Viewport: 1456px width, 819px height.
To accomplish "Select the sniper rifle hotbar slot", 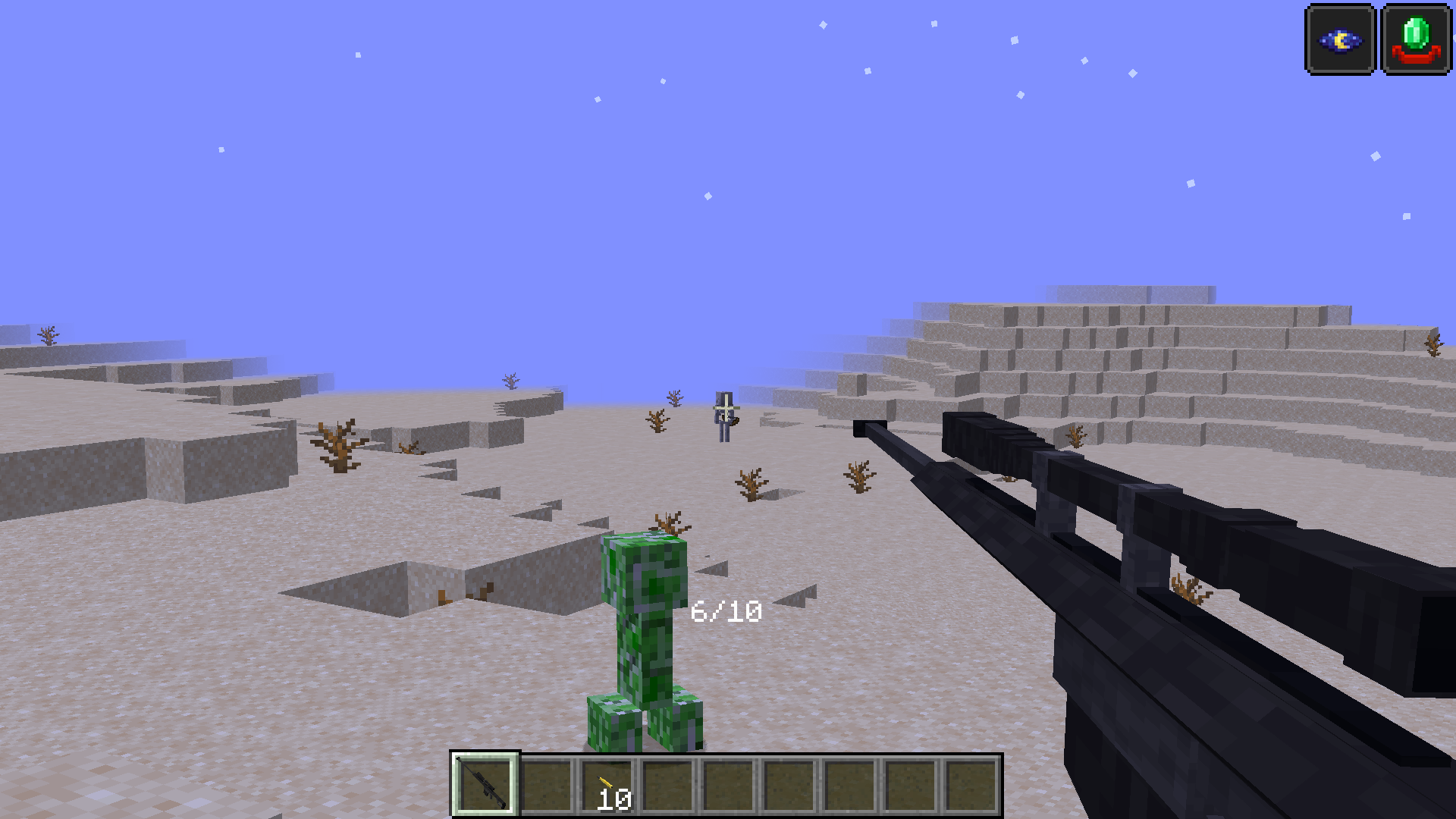I will coord(485,785).
